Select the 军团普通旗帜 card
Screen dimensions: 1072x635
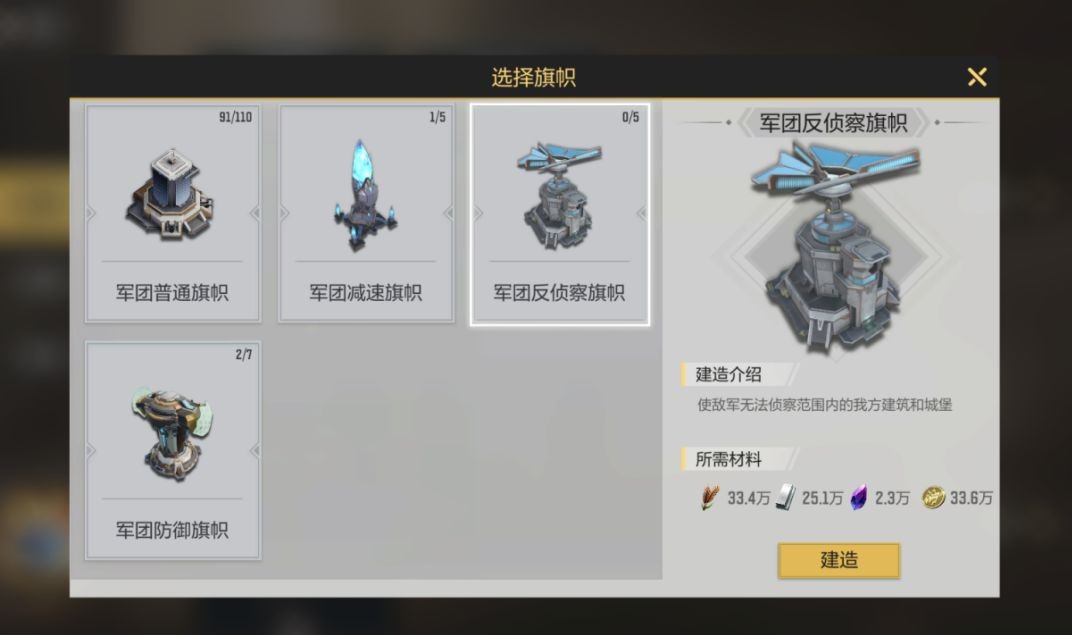coord(172,214)
